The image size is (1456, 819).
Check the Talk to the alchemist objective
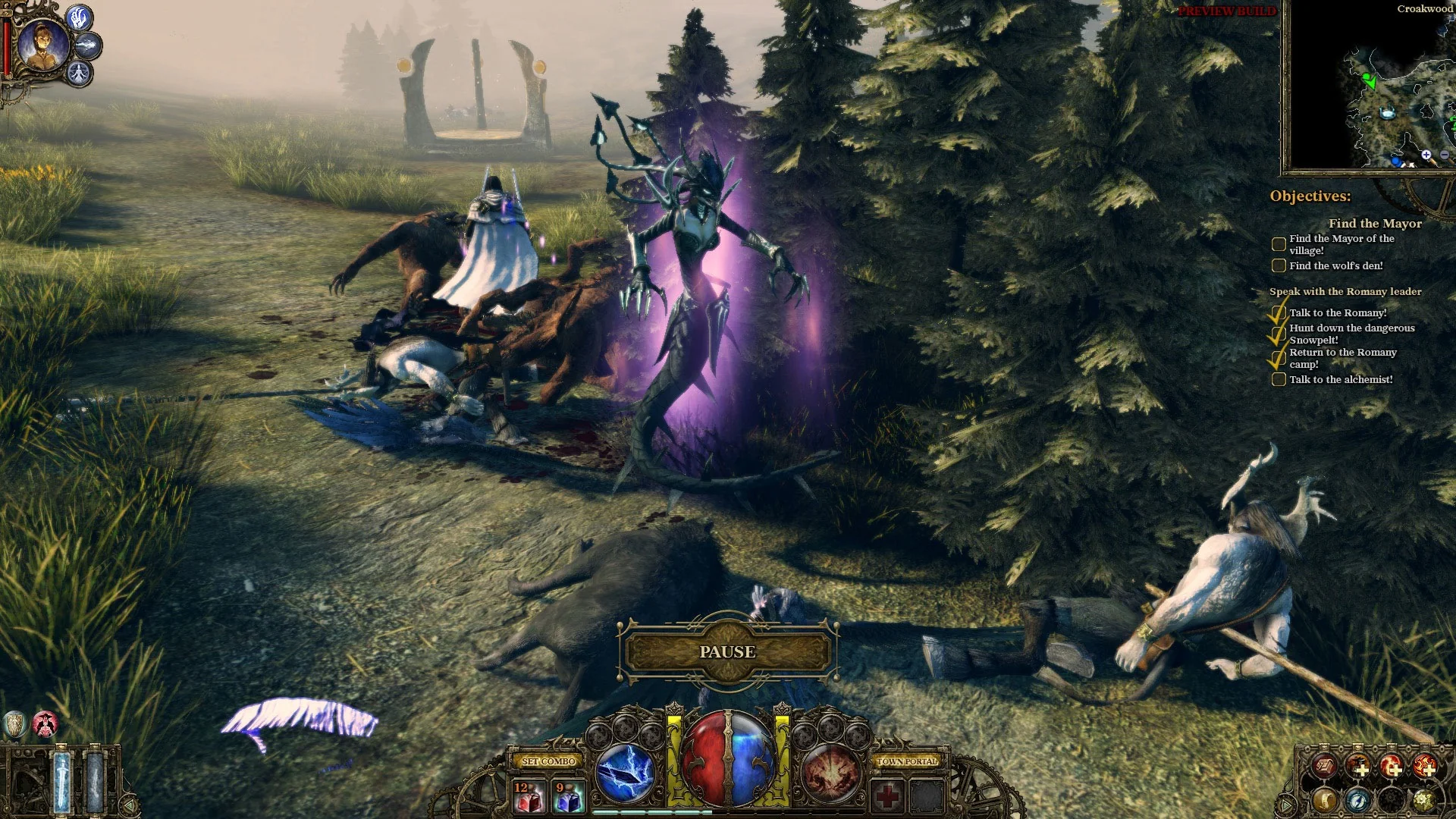[x=1278, y=379]
